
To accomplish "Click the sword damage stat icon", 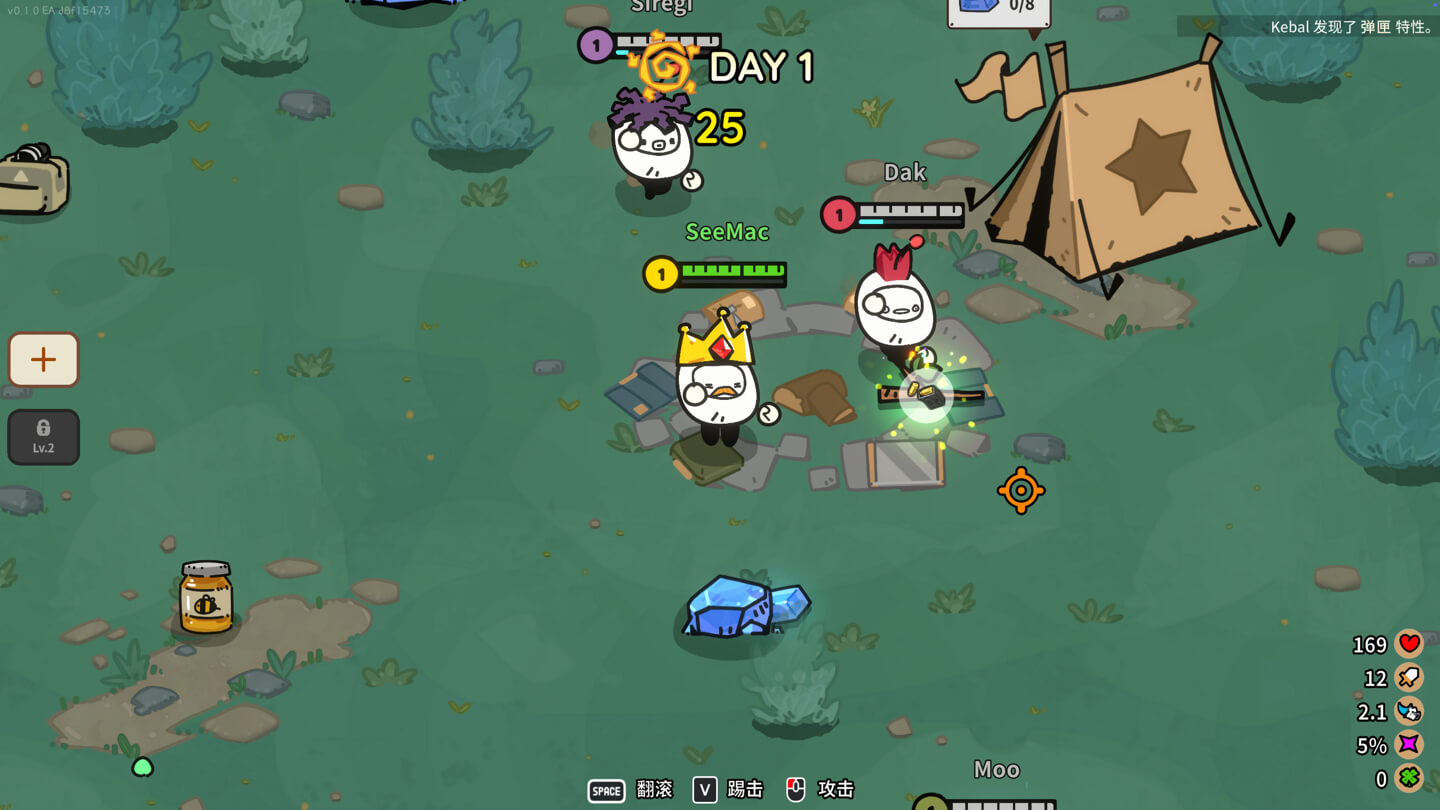I will pos(1408,677).
